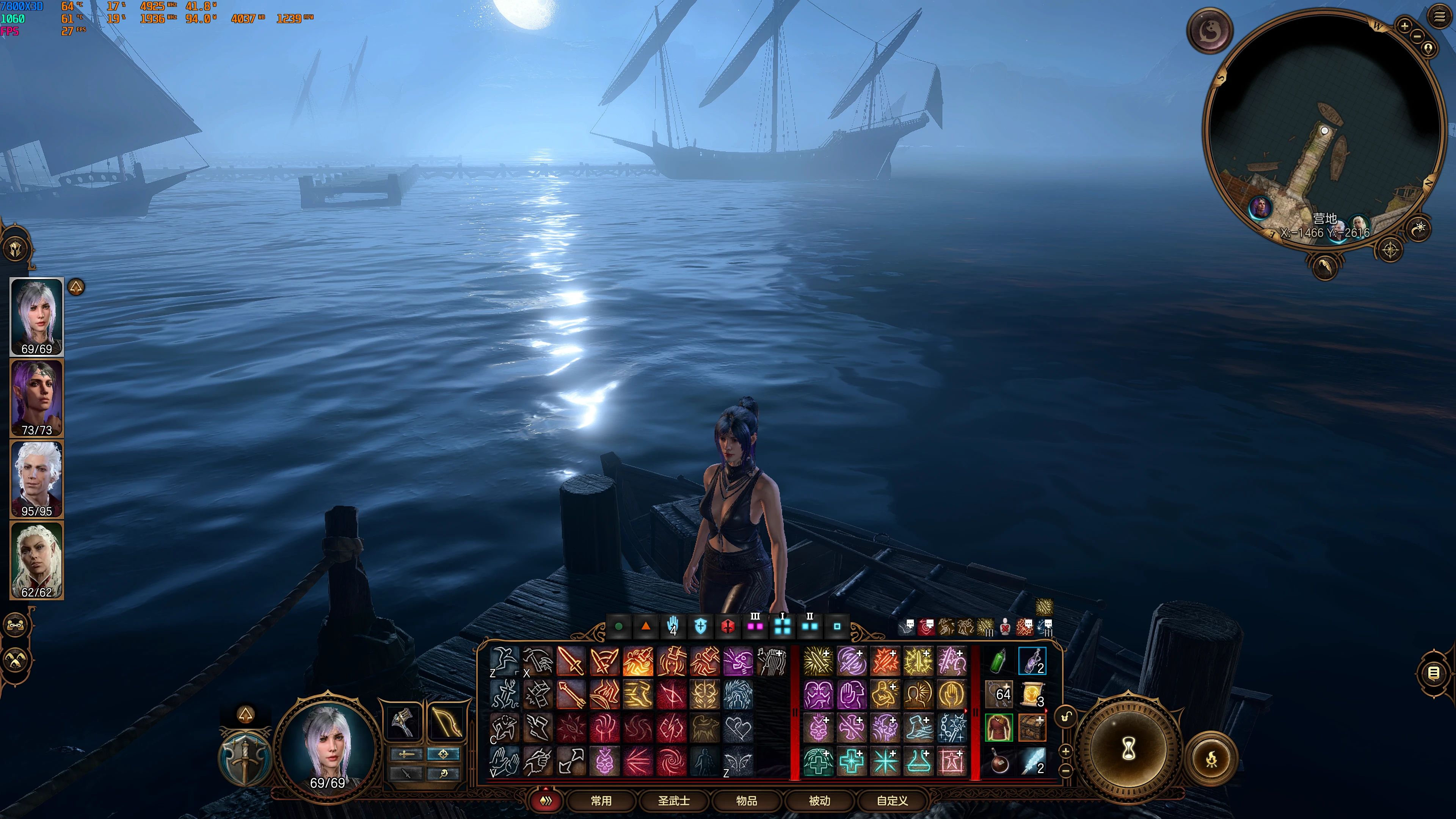Open the illithid tadpole powers button
Viewport: 1456px width, 819px height.
[1210, 30]
